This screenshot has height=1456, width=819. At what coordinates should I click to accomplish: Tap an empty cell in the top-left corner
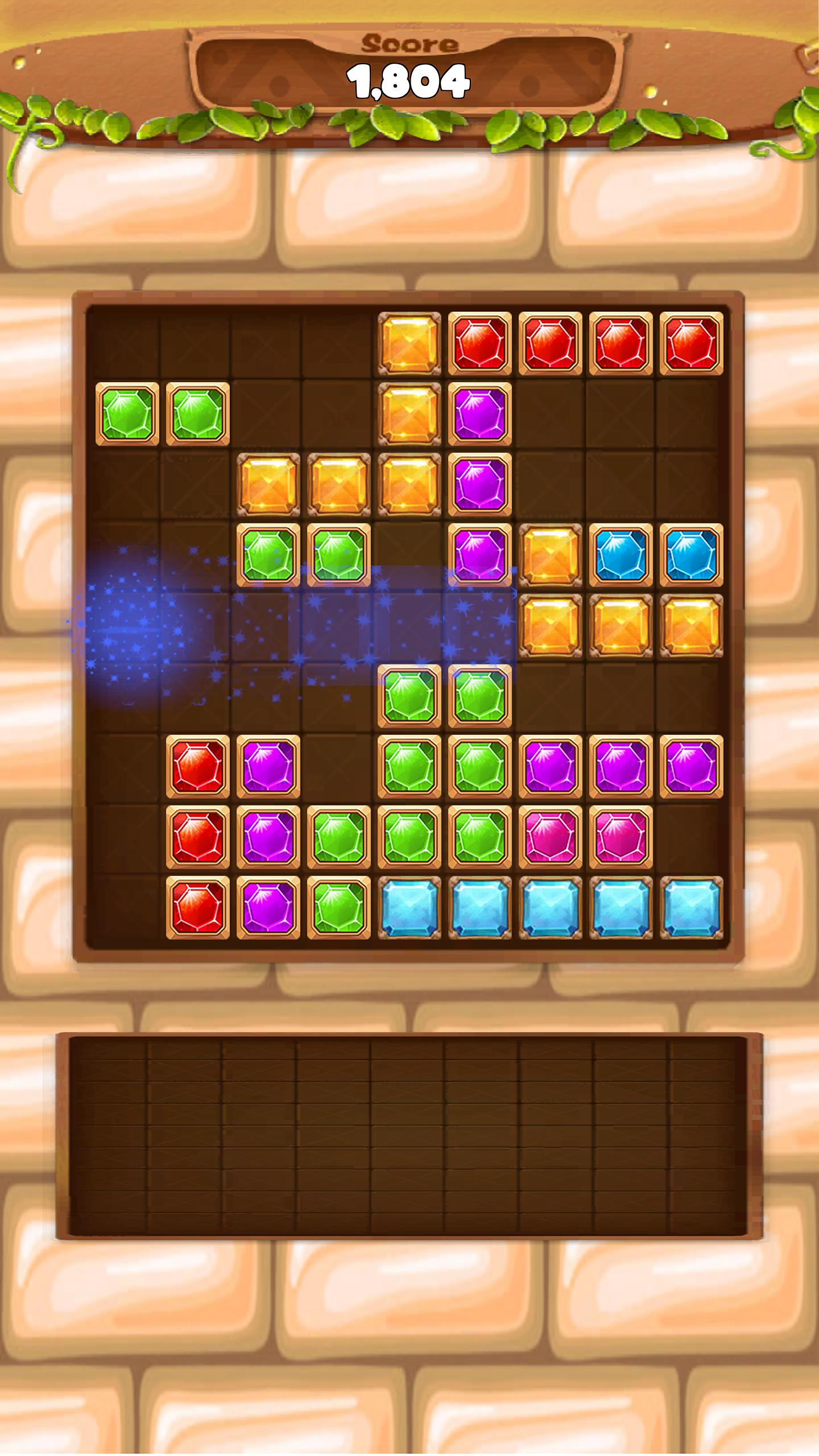(x=128, y=344)
